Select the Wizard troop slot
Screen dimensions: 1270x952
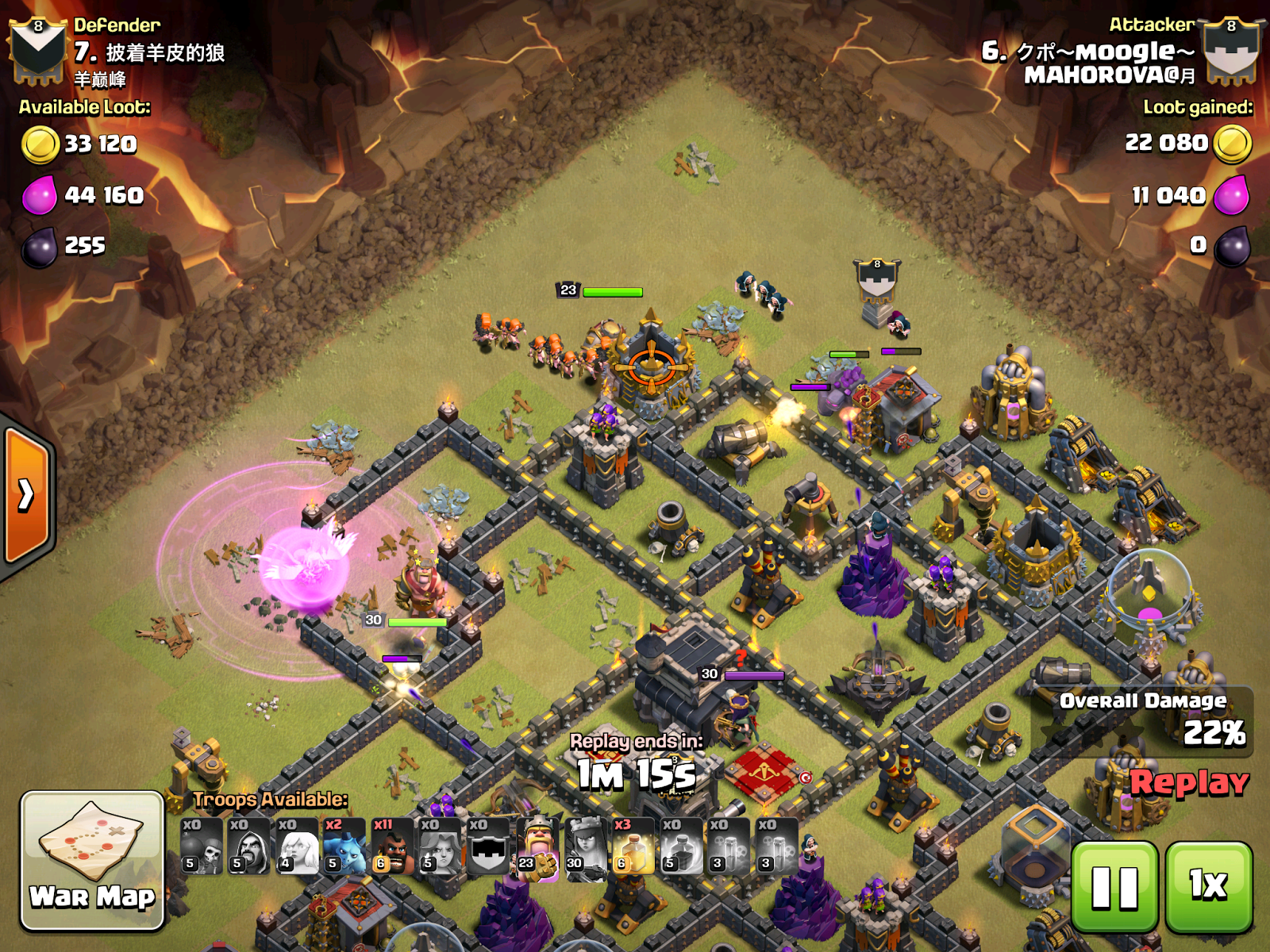click(249, 846)
